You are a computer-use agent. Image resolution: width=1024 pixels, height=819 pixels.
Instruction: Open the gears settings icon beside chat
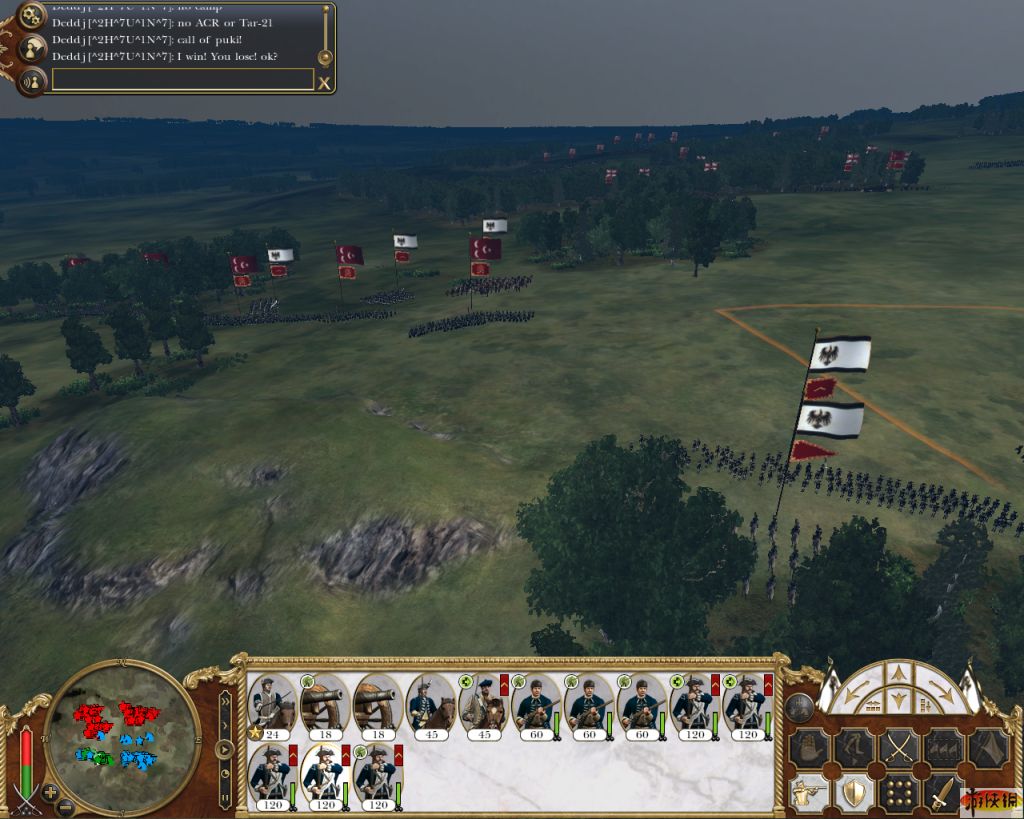33,14
